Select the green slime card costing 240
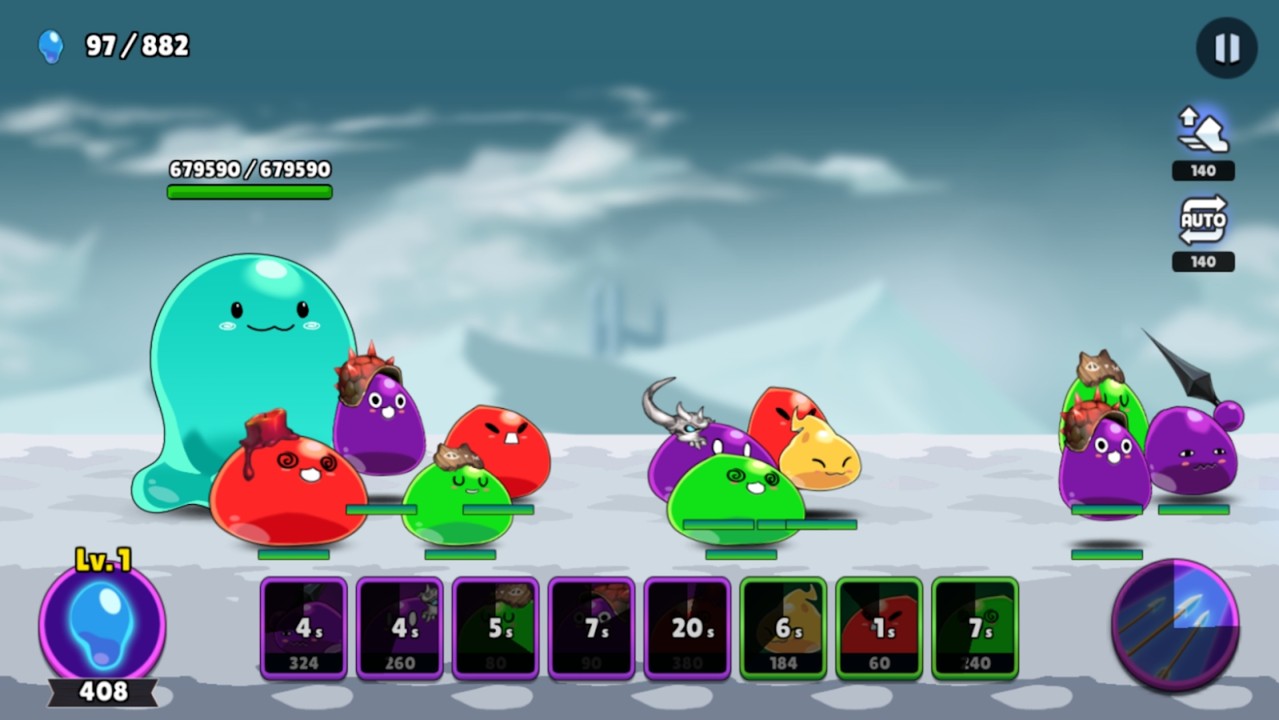This screenshot has width=1279, height=720. coord(975,628)
